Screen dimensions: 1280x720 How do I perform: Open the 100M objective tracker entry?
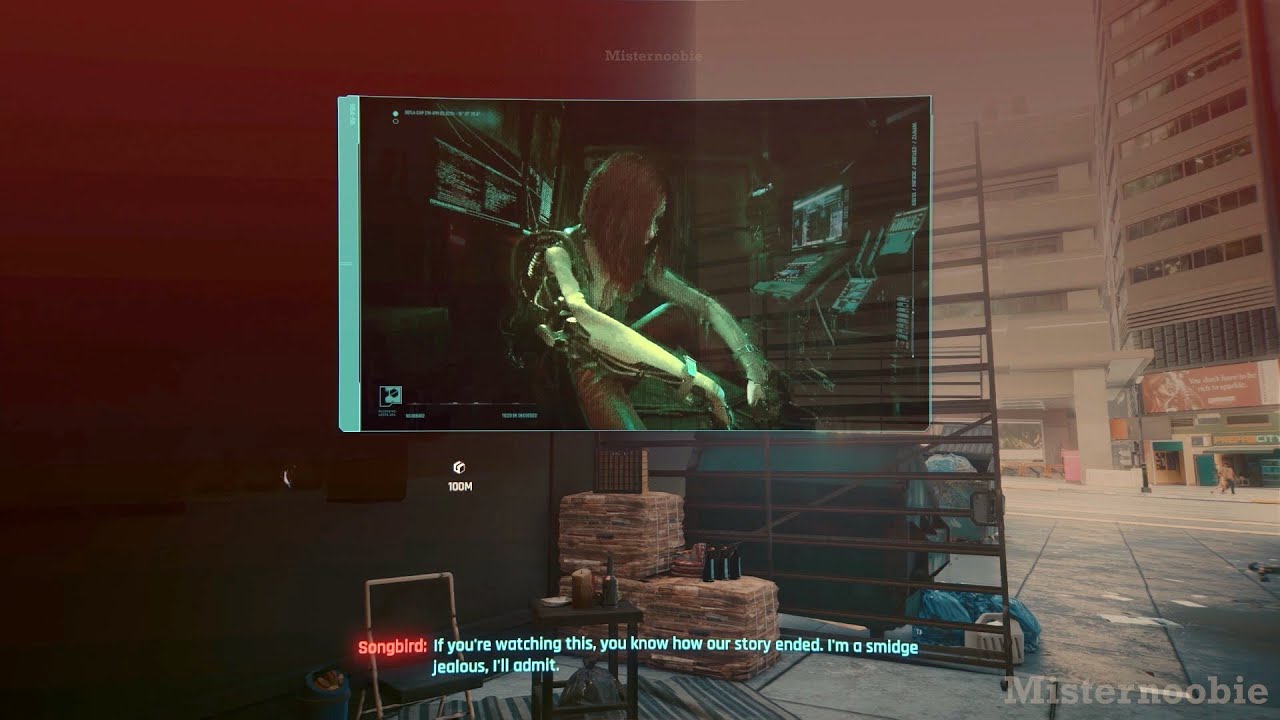coord(458,486)
